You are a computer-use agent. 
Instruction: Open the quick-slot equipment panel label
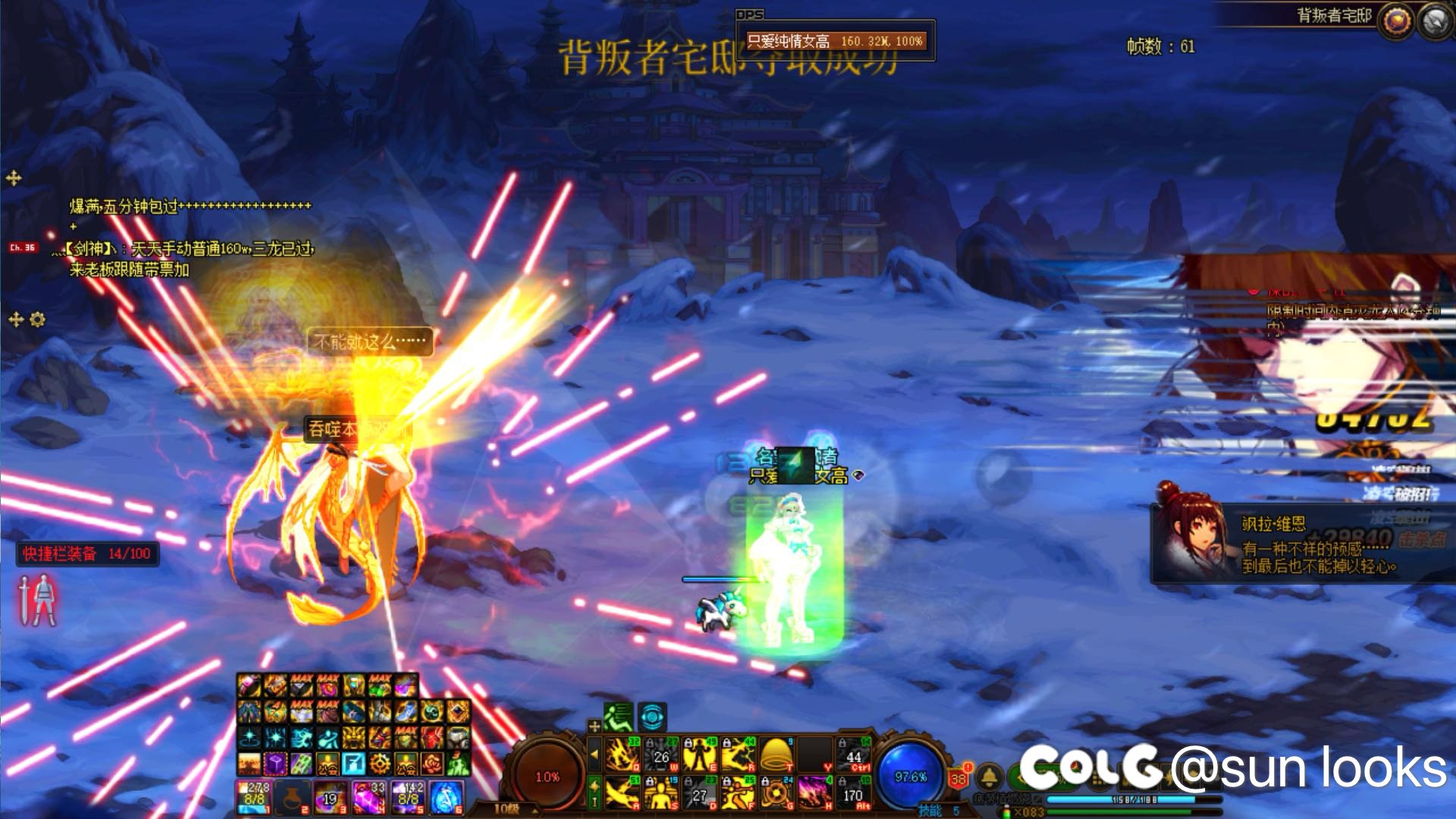pyautogui.click(x=87, y=554)
